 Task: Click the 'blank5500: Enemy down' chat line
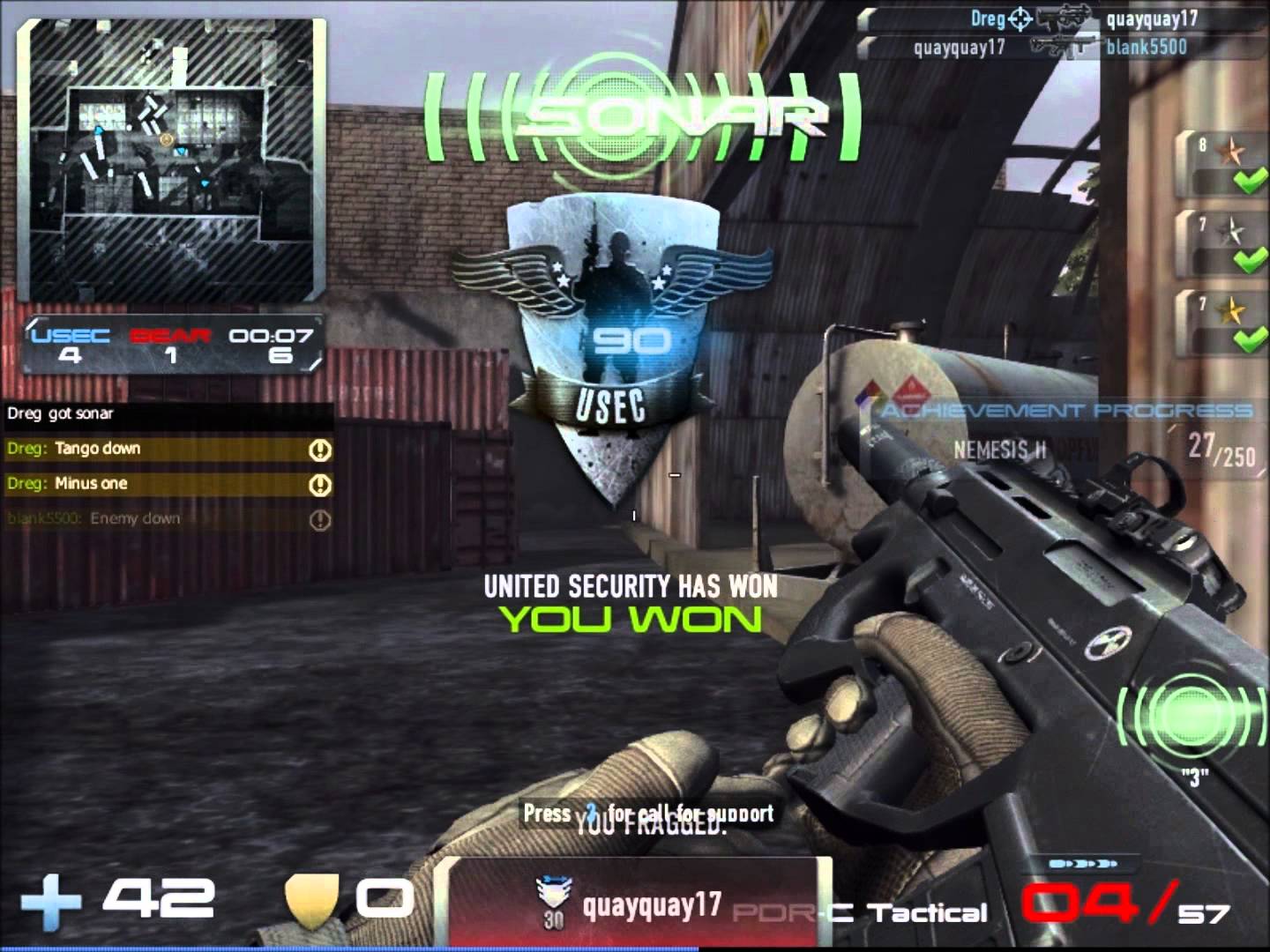click(168, 519)
